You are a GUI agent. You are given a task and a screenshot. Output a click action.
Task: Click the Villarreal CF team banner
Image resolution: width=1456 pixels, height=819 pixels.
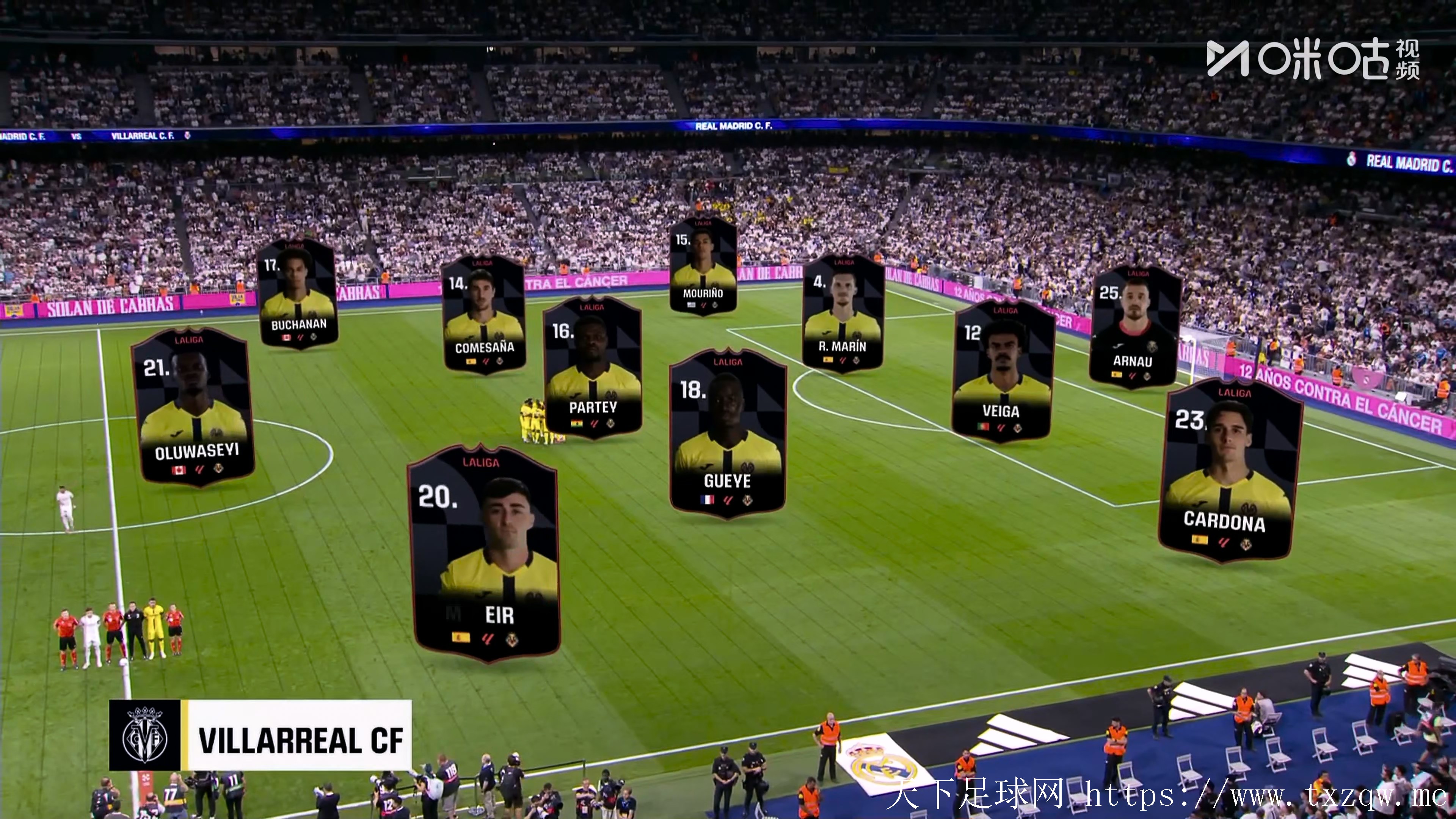(x=260, y=735)
